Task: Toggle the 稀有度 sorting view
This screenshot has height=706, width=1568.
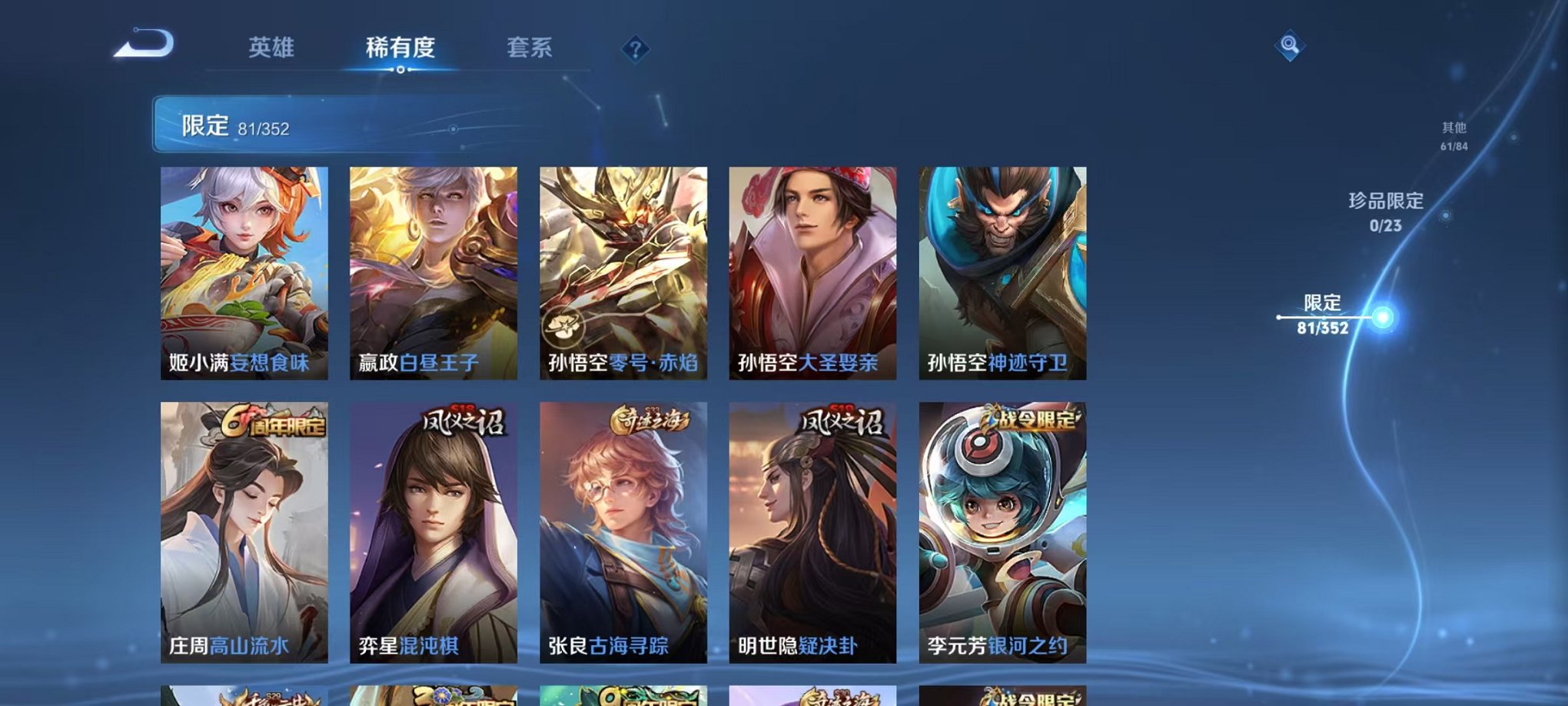Action: click(400, 48)
